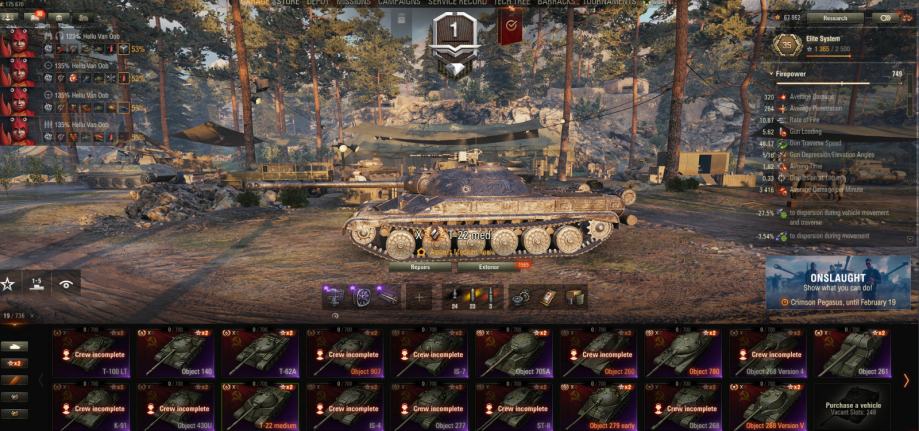The width and height of the screenshot is (919, 431).
Task: Click the empty equipment slot with plus
Action: click(x=419, y=297)
